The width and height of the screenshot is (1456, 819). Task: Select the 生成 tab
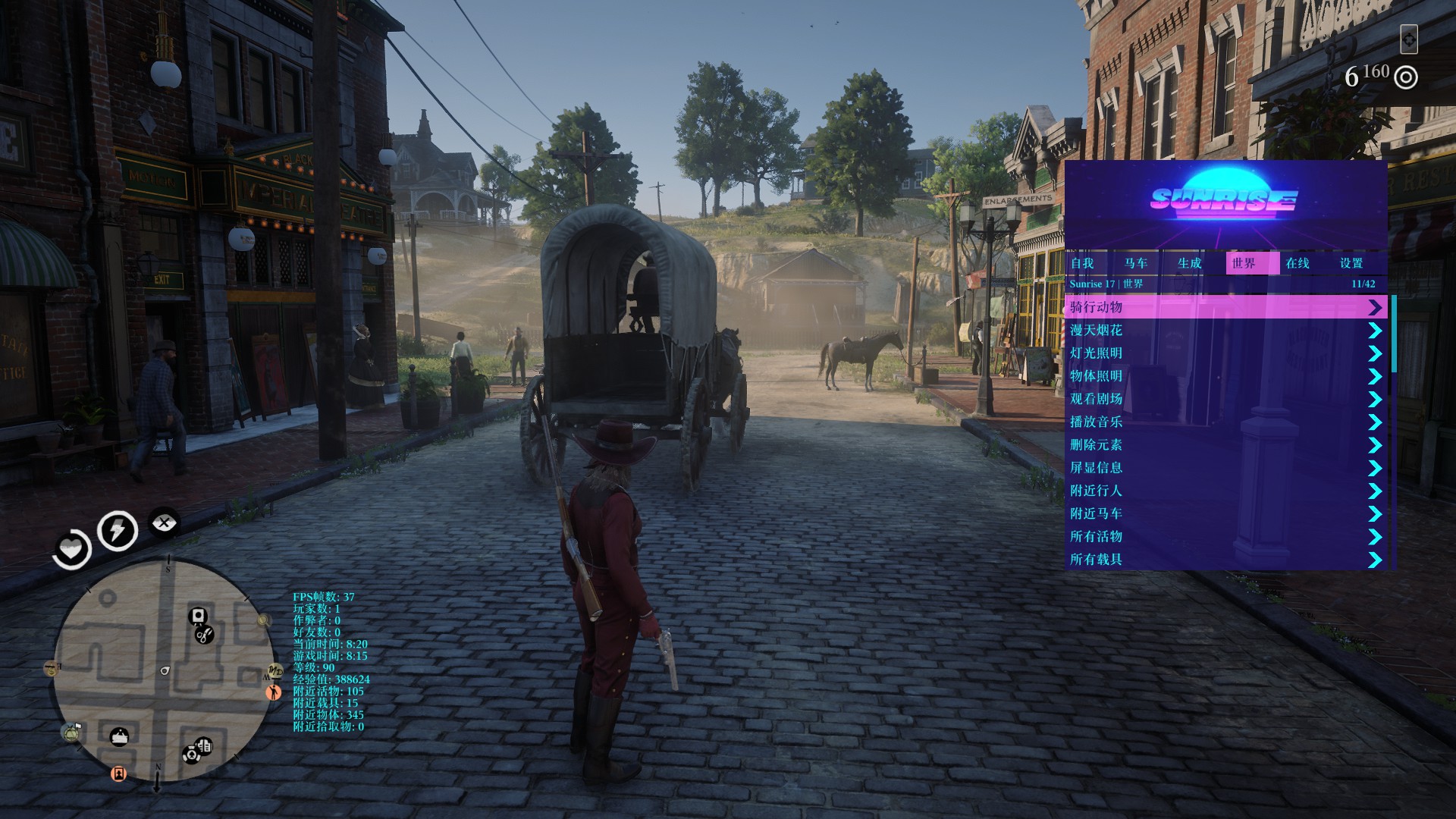pyautogui.click(x=1190, y=263)
